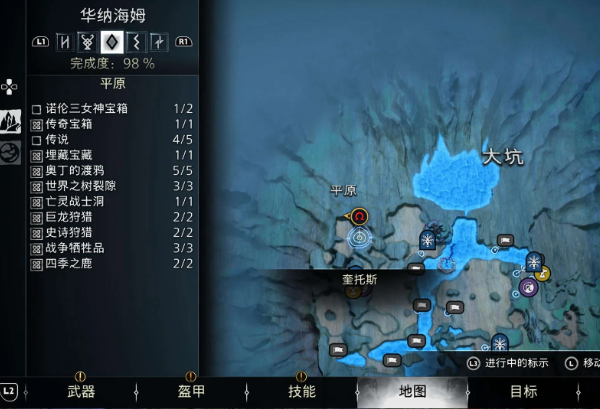600x409 pixels.
Task: Select the mountain region icon on left sidebar
Action: click(x=10, y=121)
